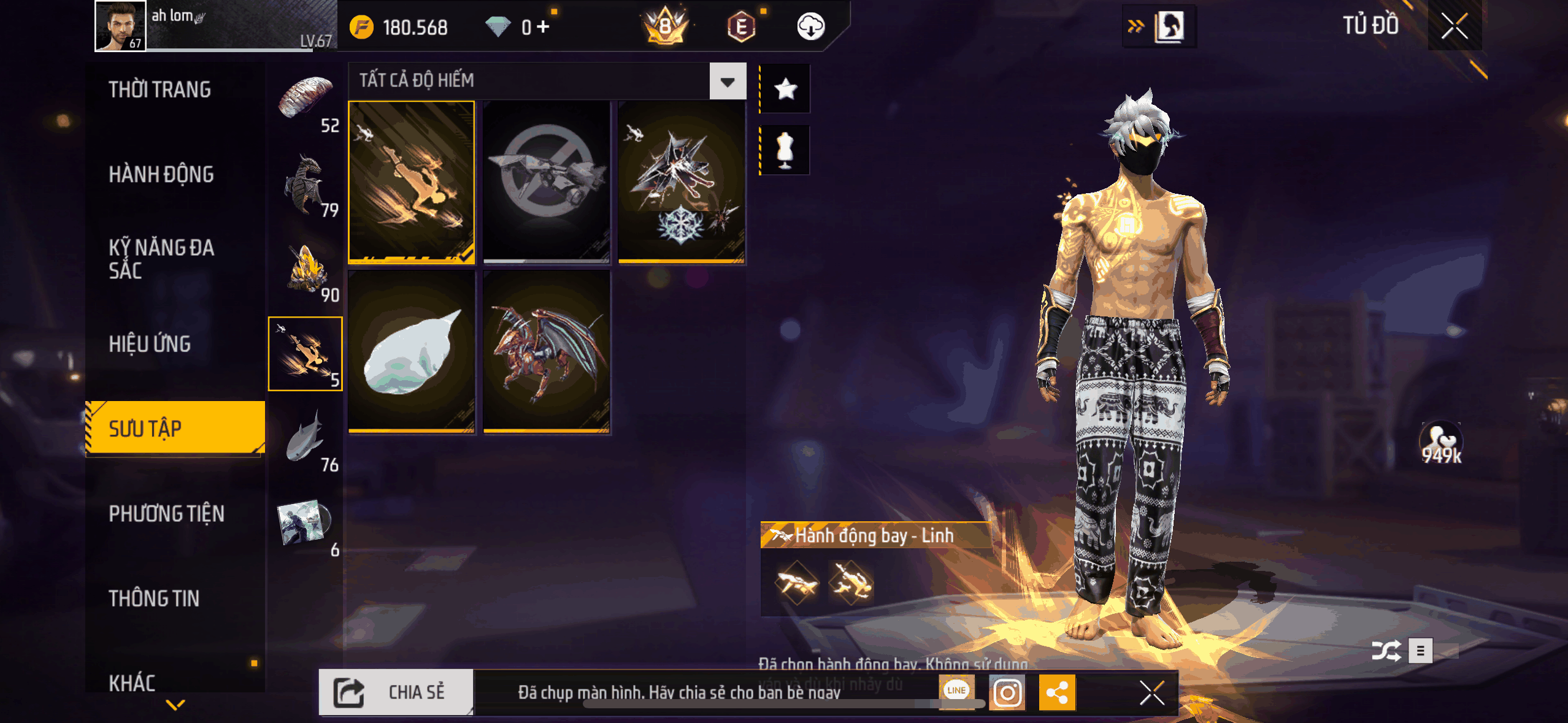
Task: Open the PHƯƠNG TIỆN category
Action: tap(166, 514)
